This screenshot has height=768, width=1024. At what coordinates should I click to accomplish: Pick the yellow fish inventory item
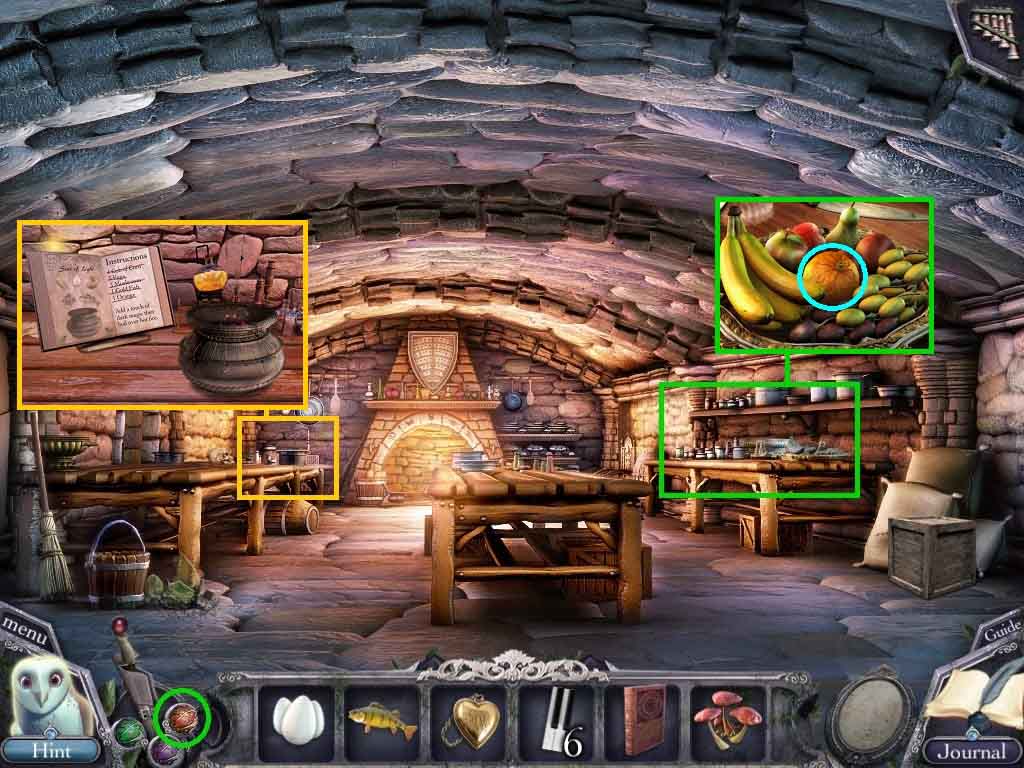tap(380, 718)
